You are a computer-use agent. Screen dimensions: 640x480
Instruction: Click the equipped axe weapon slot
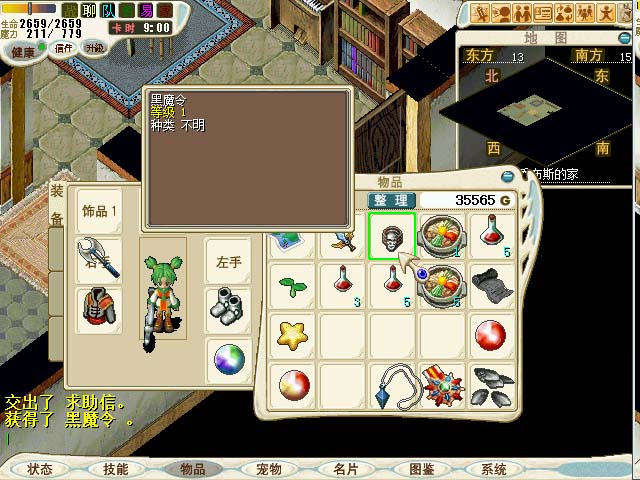[x=100, y=260]
